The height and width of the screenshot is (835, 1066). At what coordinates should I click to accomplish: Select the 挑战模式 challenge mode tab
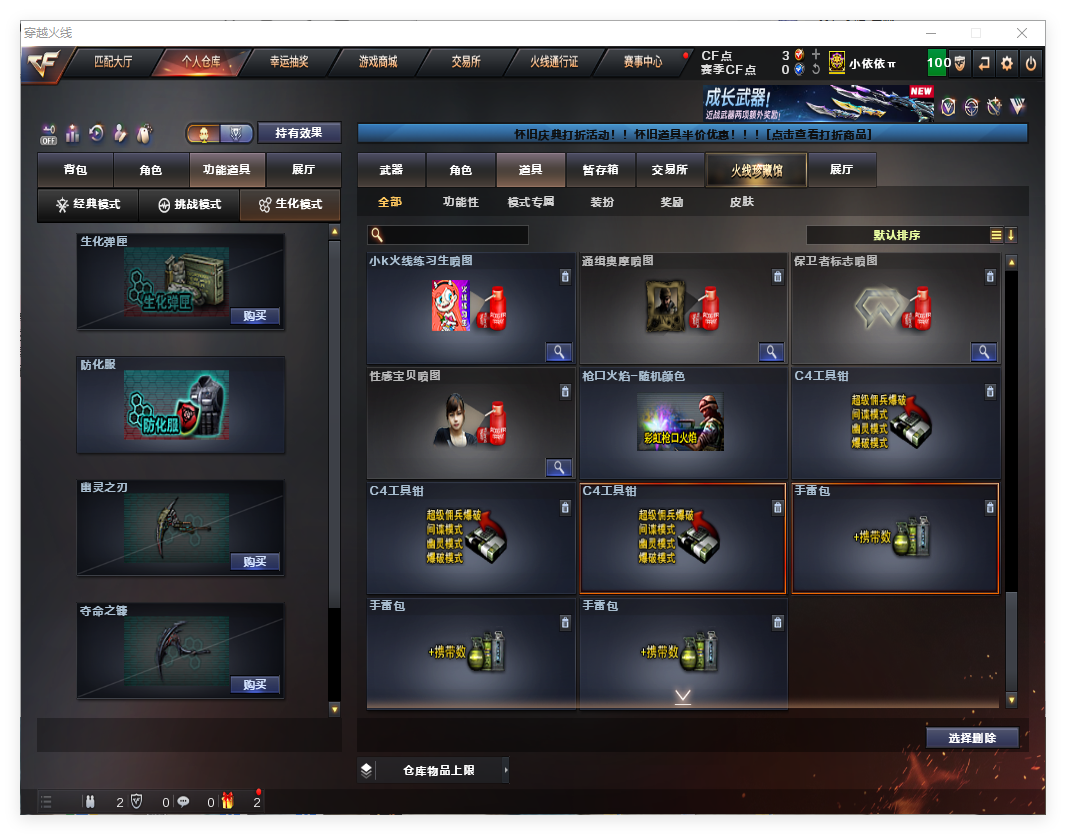pos(190,204)
